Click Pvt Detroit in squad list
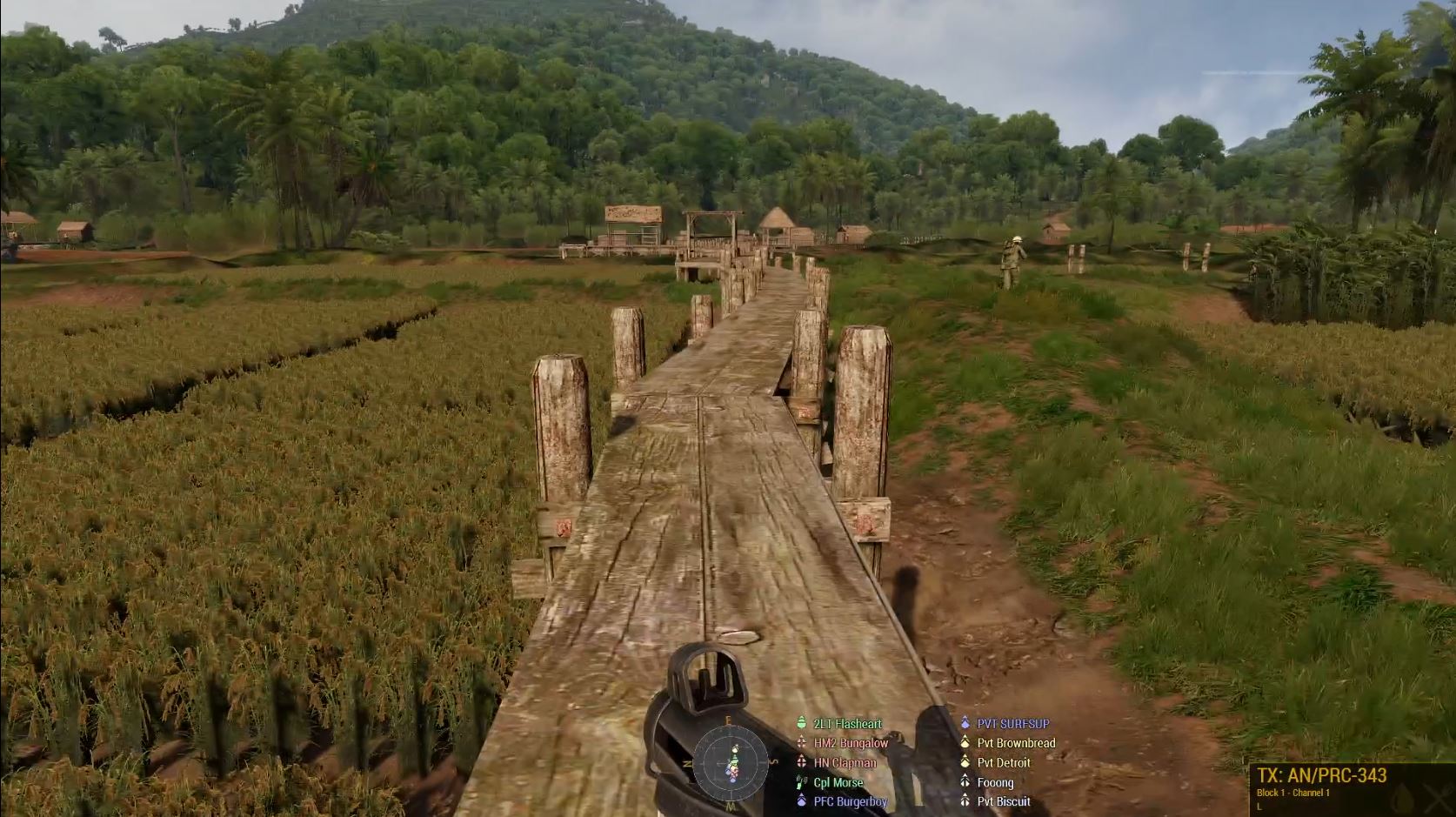This screenshot has width=1456, height=817. (1004, 763)
